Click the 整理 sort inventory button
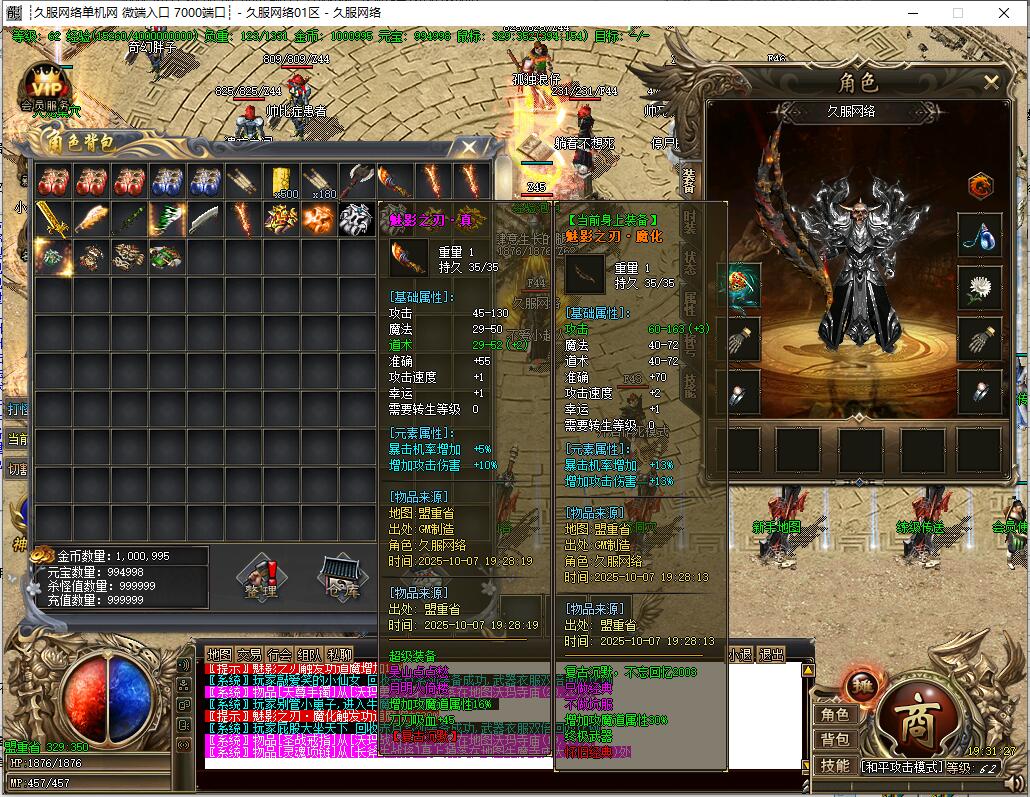Screen dimensions: 1030x797 point(261,577)
